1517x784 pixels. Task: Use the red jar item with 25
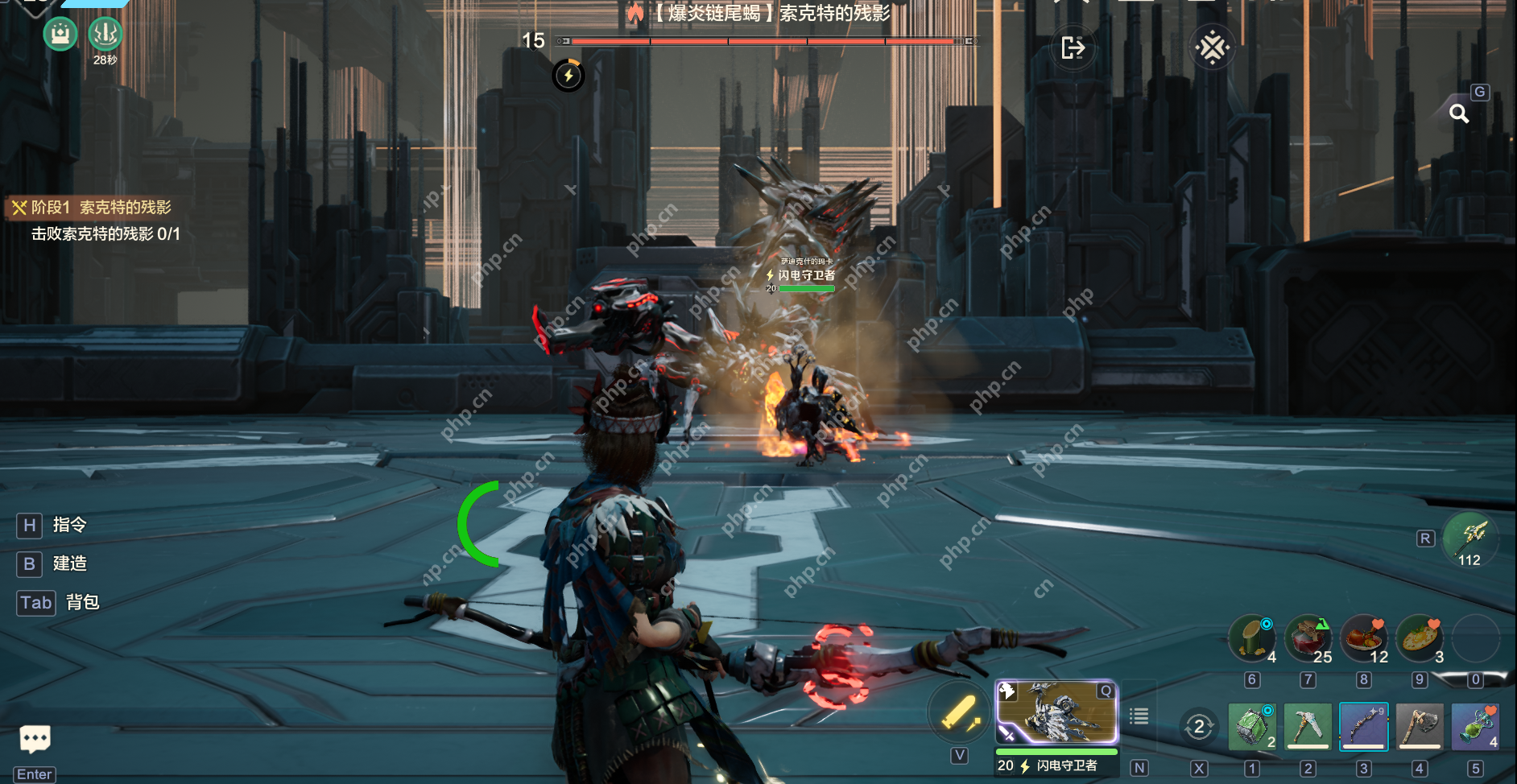pos(1308,639)
